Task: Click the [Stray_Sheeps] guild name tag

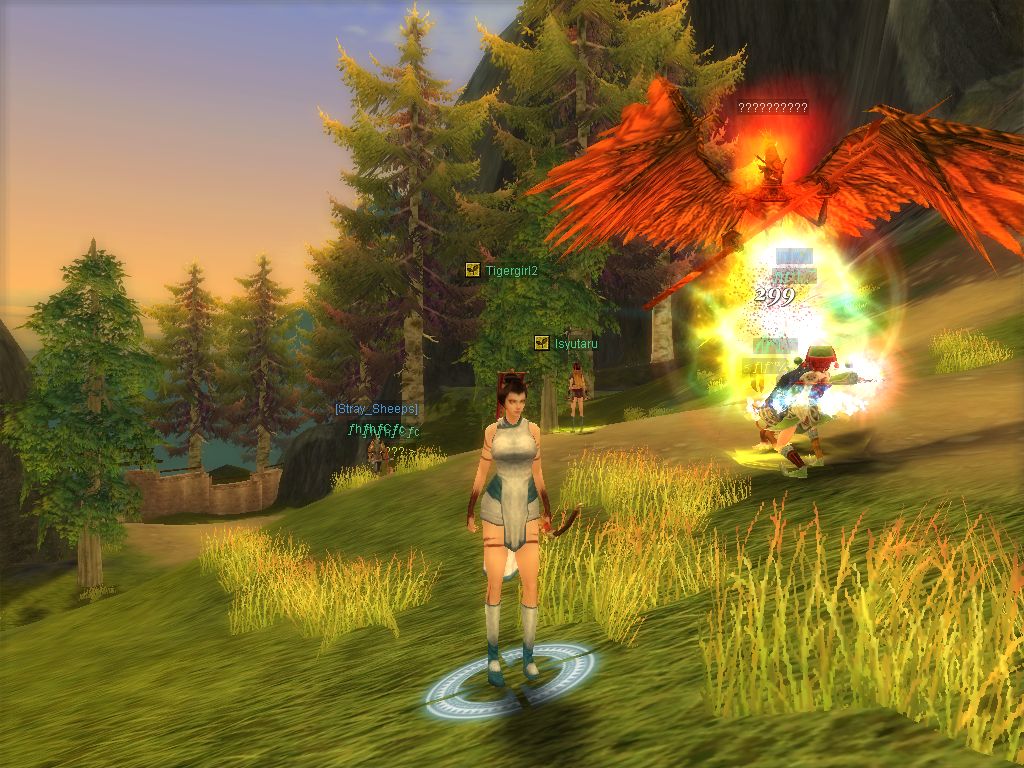Action: click(x=376, y=409)
